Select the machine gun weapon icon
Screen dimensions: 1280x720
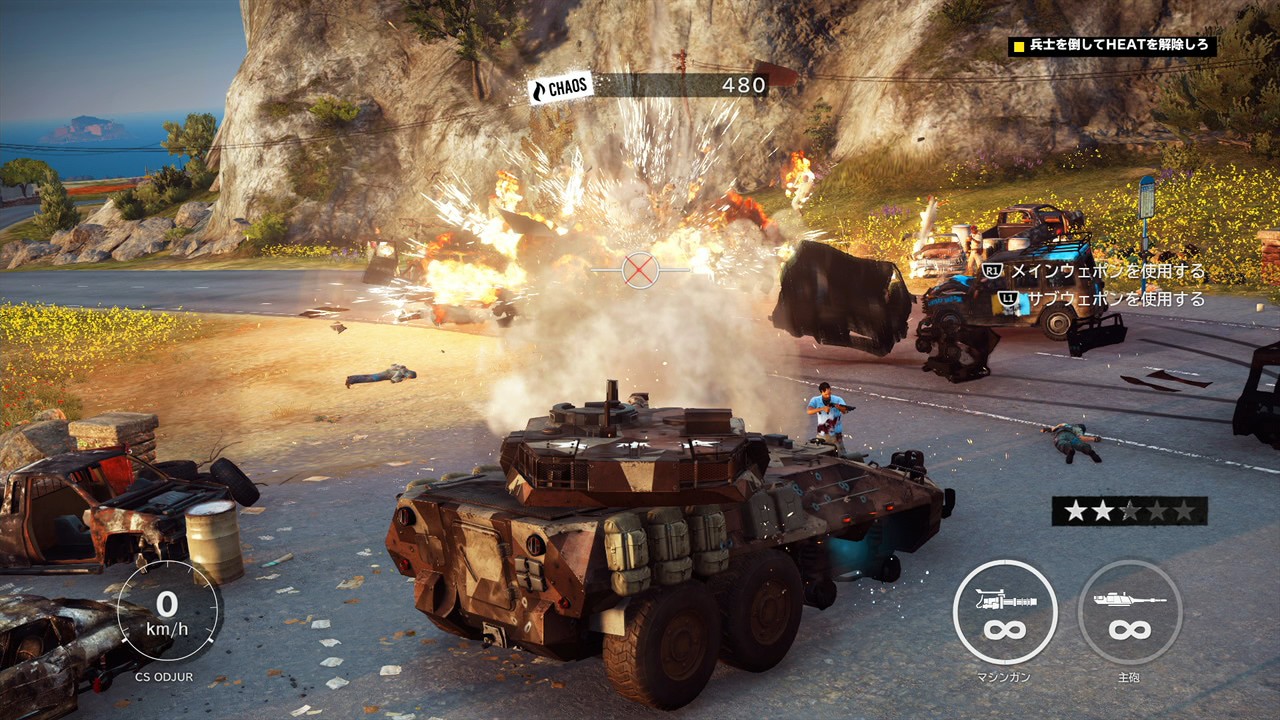click(1004, 611)
